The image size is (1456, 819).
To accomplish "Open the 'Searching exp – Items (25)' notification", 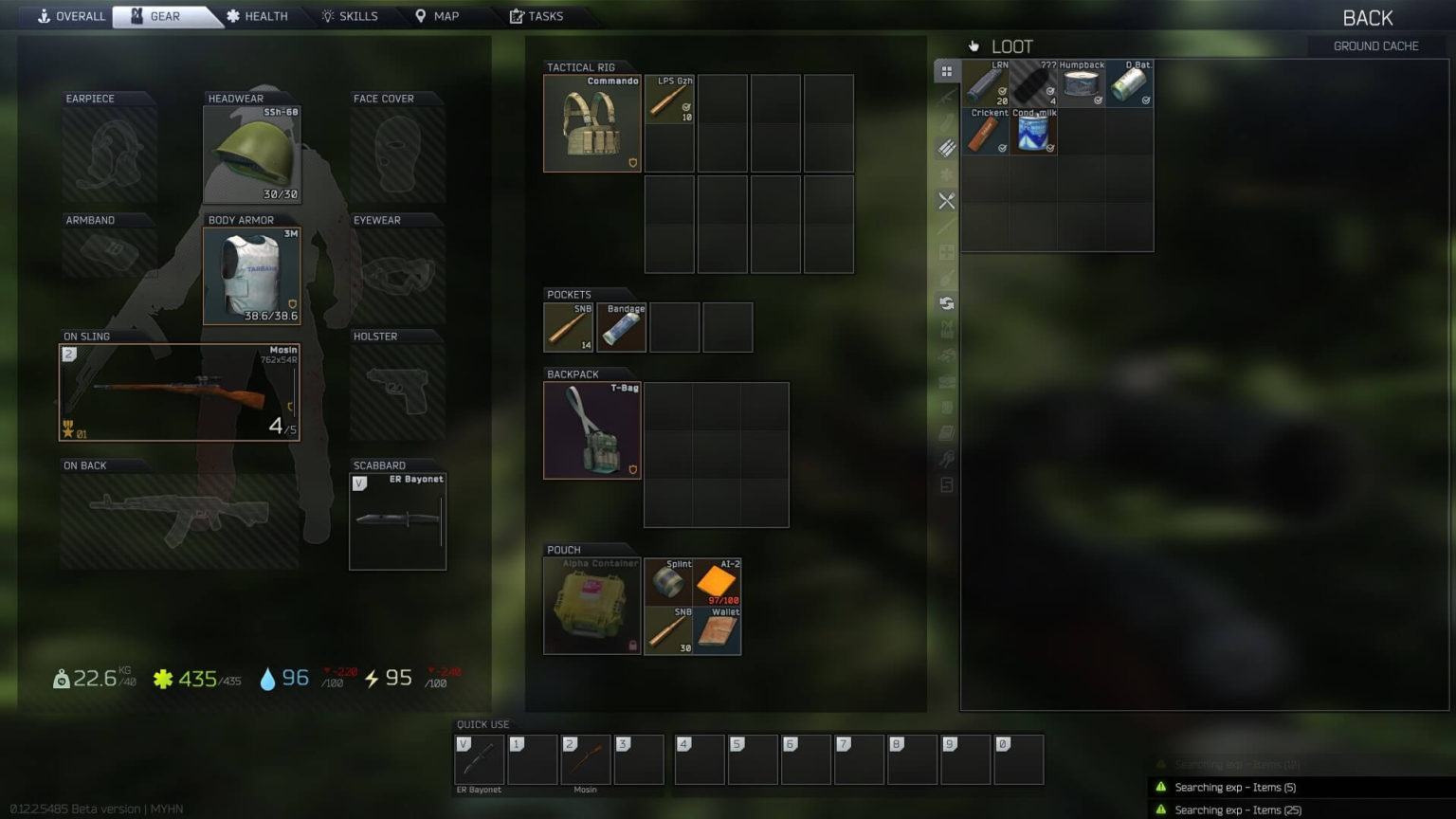I will [x=1237, y=810].
